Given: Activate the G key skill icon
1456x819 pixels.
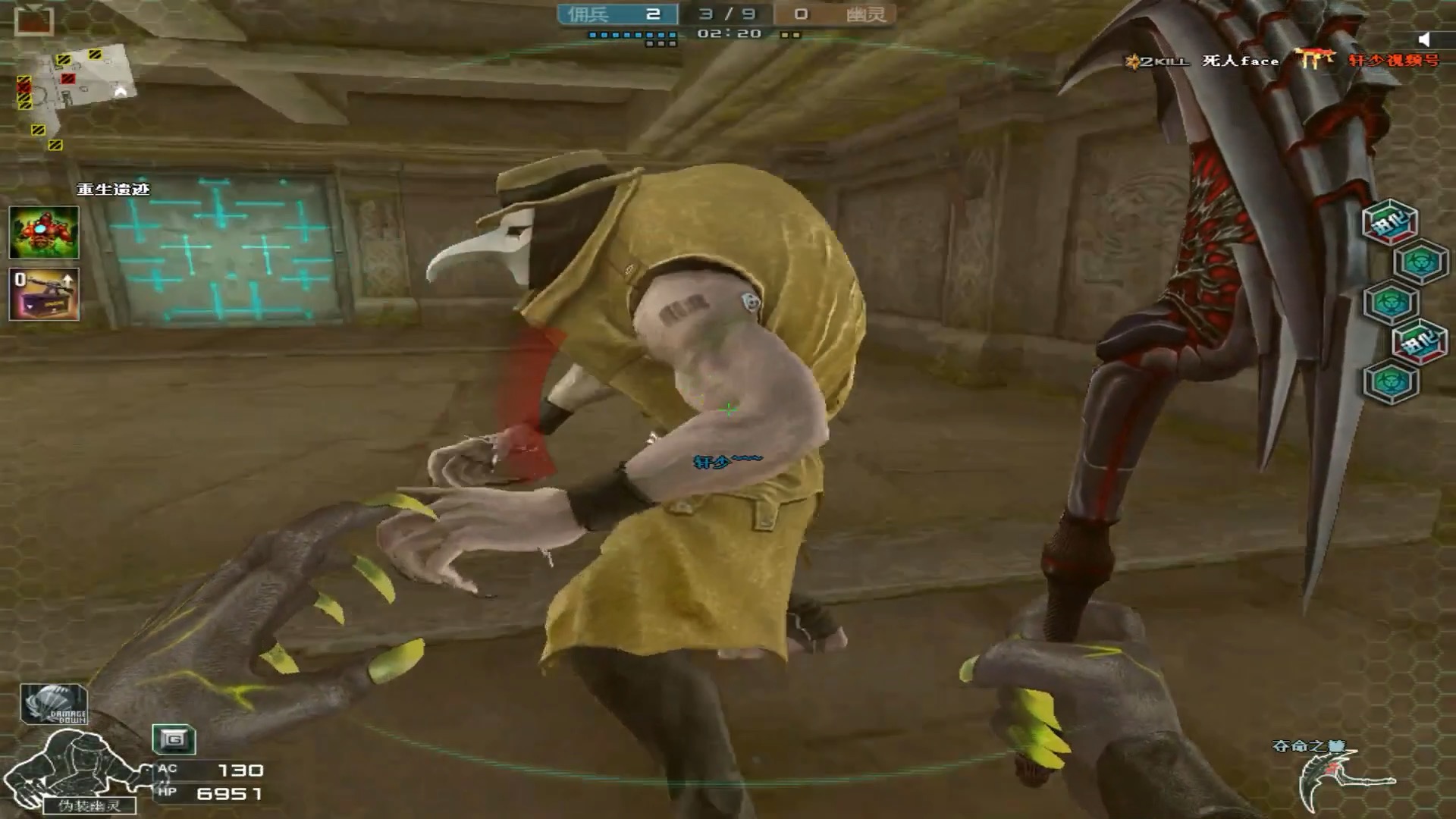Looking at the screenshot, I should [174, 739].
